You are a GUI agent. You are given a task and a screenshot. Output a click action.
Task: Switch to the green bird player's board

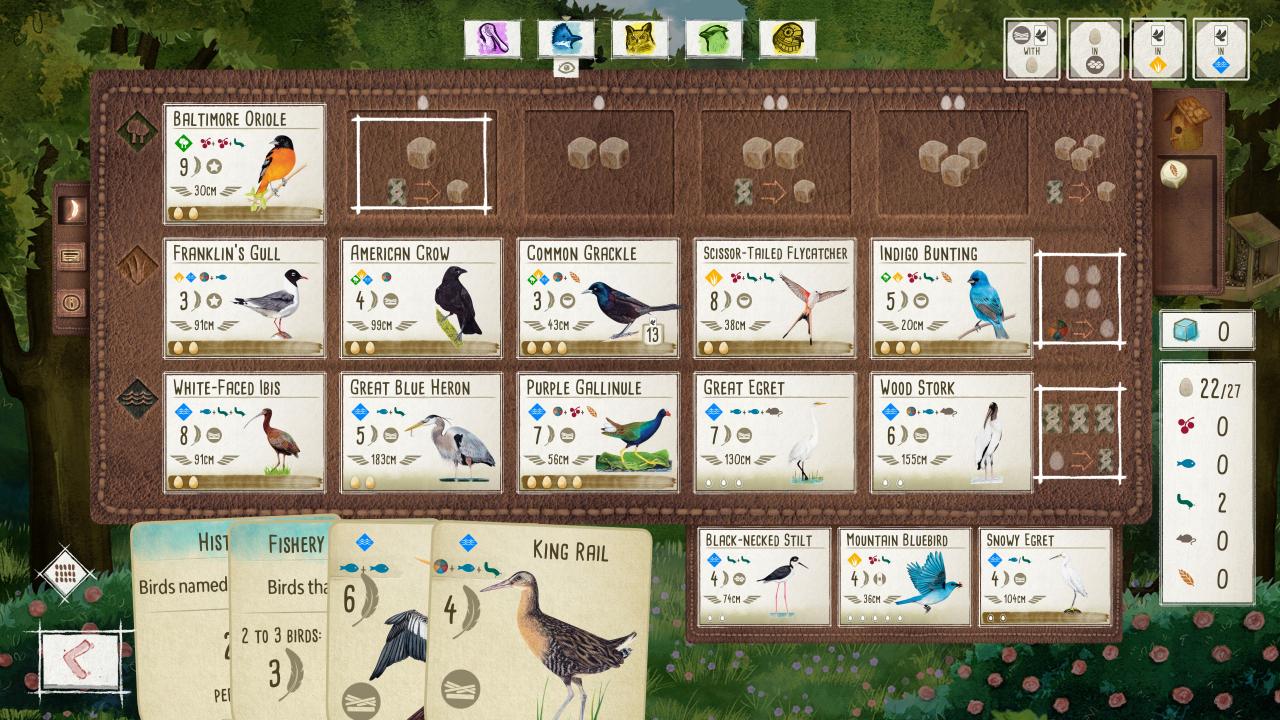[714, 39]
